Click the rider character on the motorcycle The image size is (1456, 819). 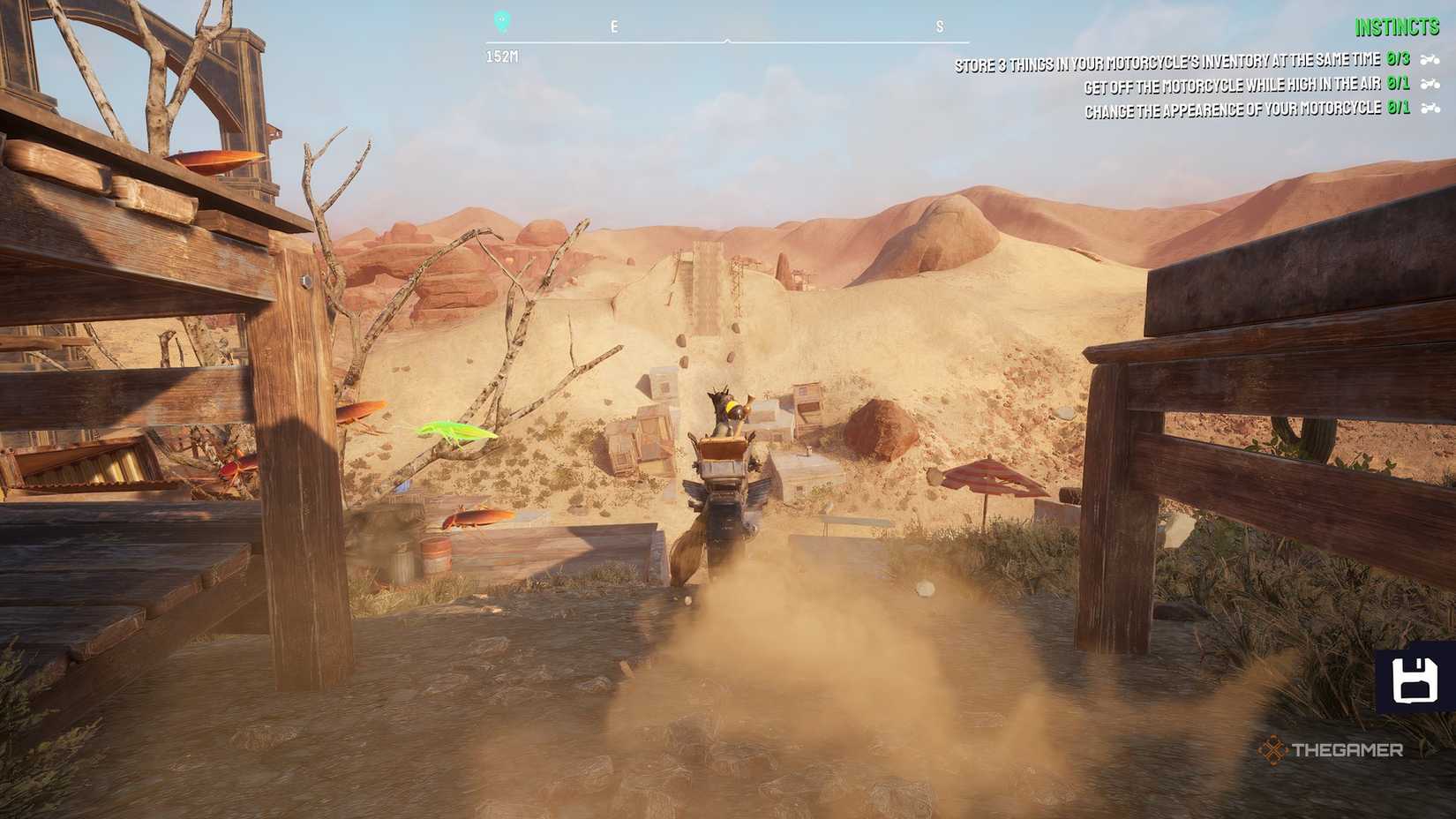pos(724,406)
